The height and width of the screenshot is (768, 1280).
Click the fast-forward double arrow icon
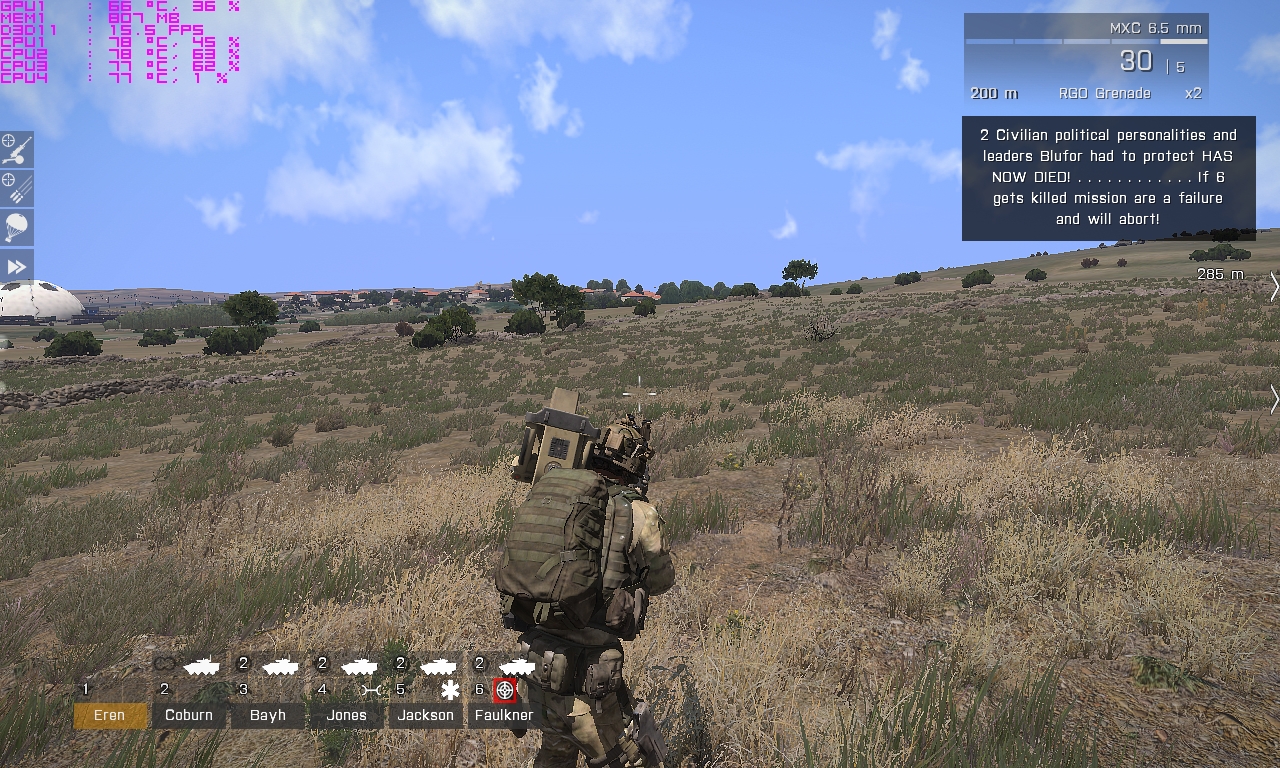pyautogui.click(x=16, y=267)
